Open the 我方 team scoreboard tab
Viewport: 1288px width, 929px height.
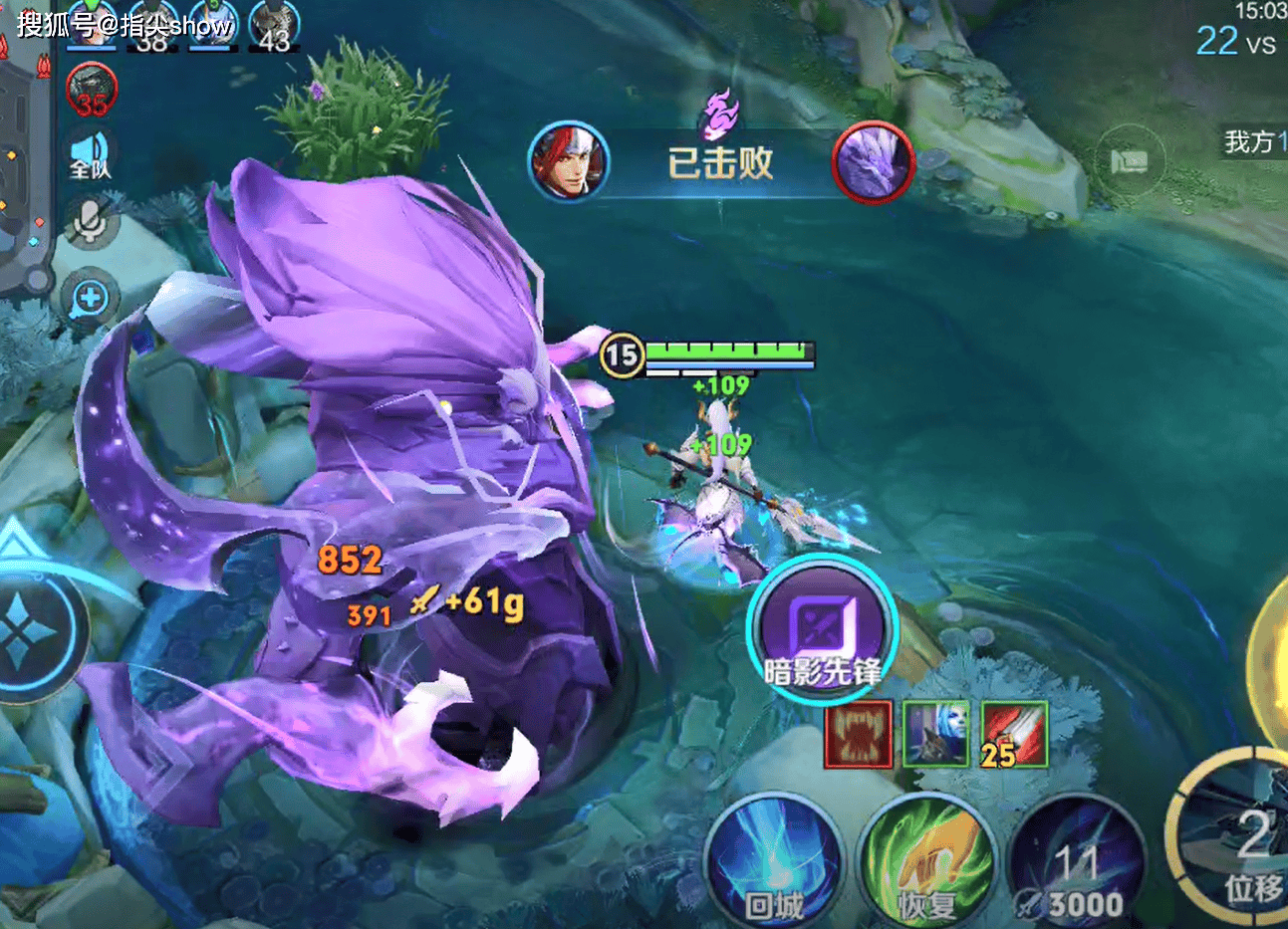tap(1255, 142)
